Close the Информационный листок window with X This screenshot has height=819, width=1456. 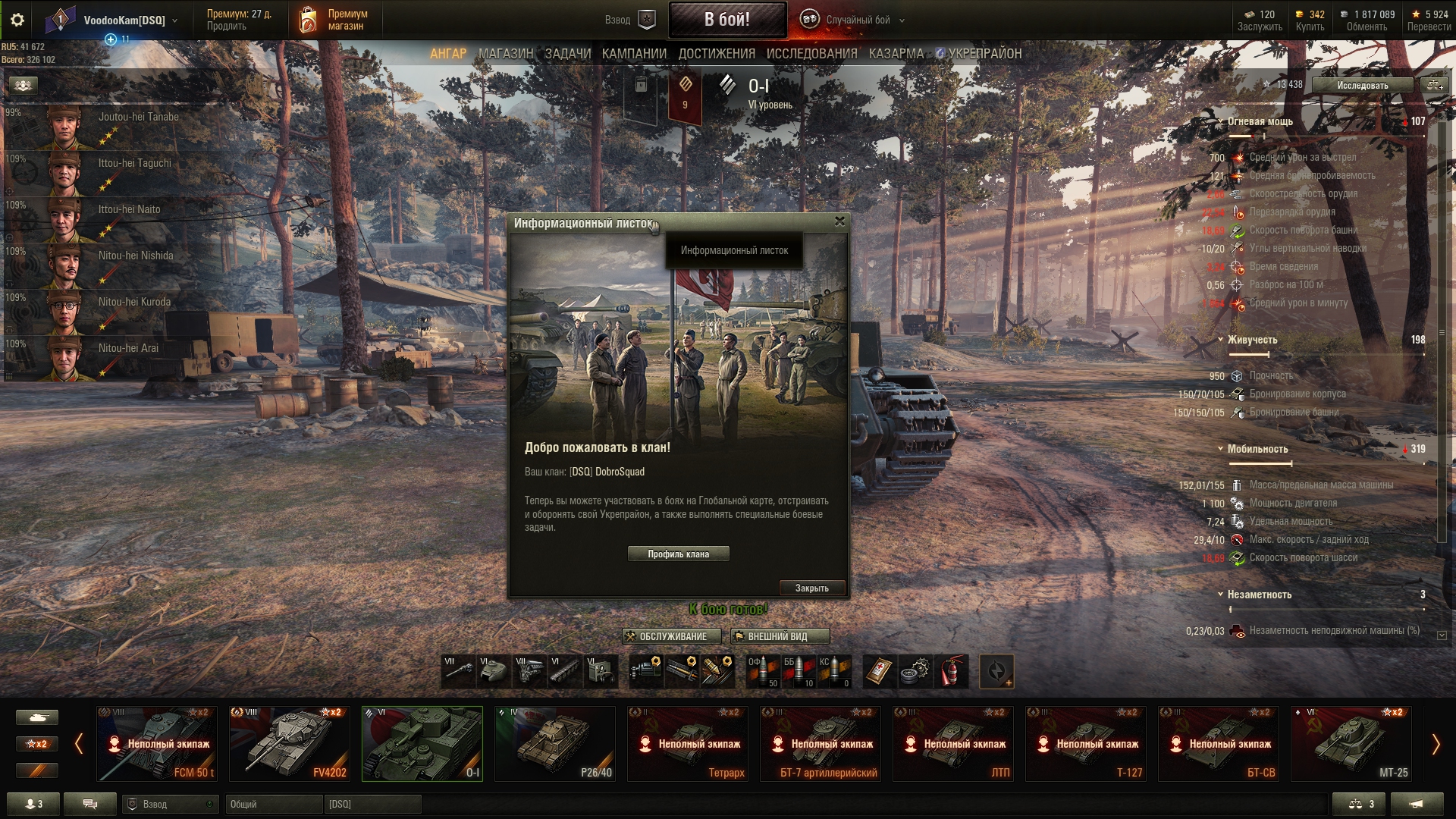839,221
